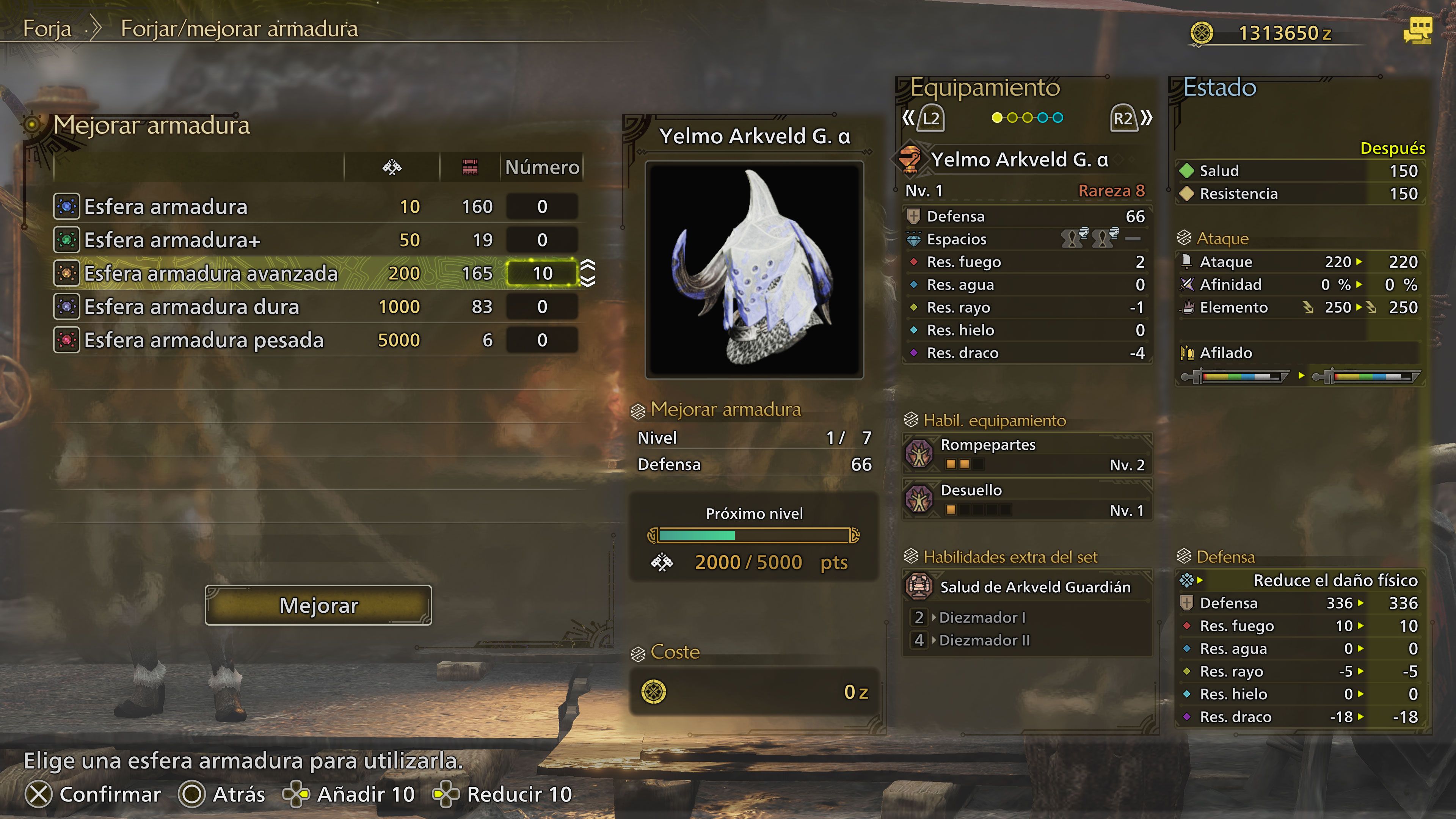Viewport: 1456px width, 819px height.
Task: Select the second equipment page indicator dot
Action: pyautogui.click(x=1012, y=117)
